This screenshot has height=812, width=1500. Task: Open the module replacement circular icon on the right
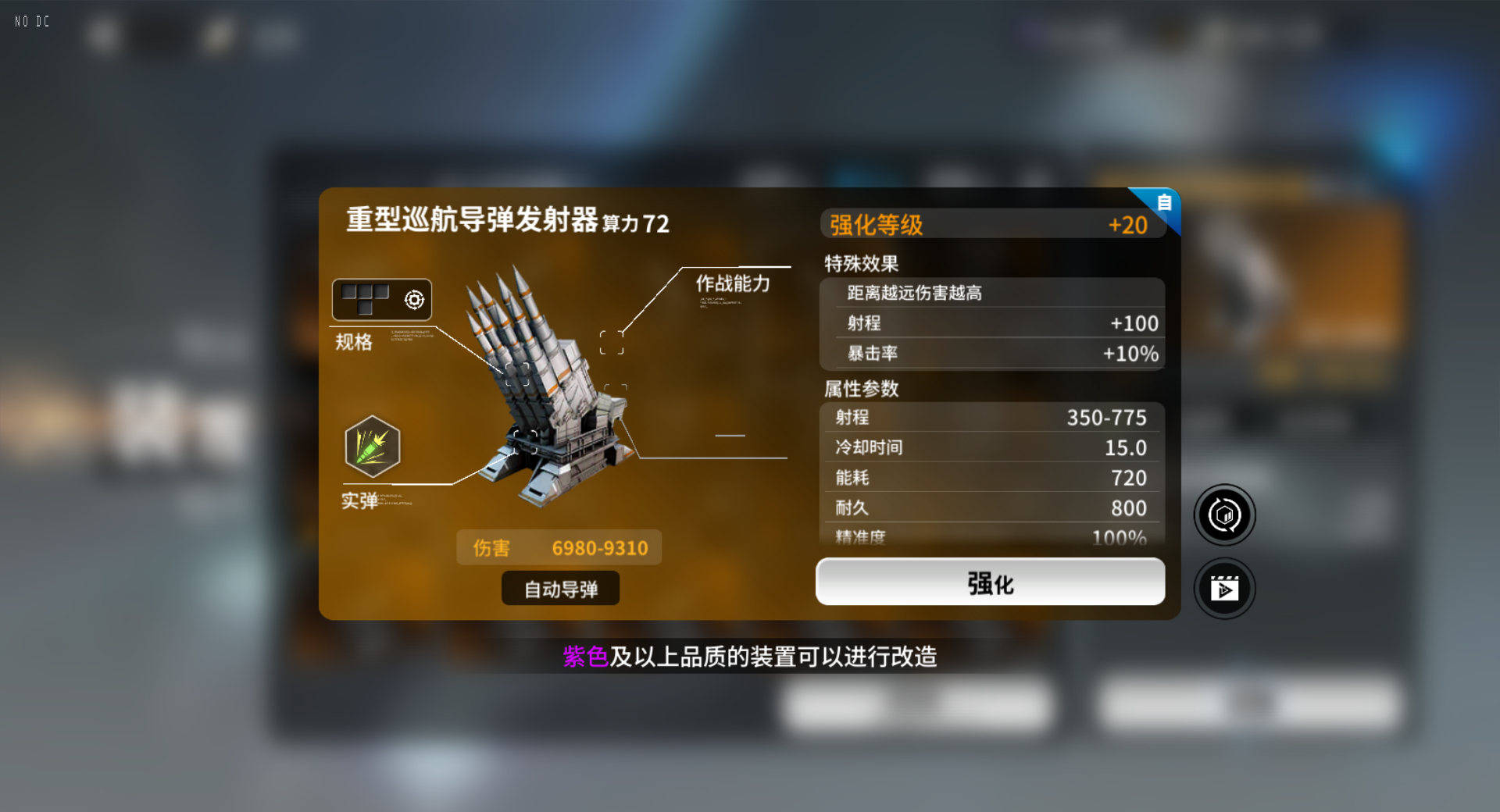pos(1224,515)
